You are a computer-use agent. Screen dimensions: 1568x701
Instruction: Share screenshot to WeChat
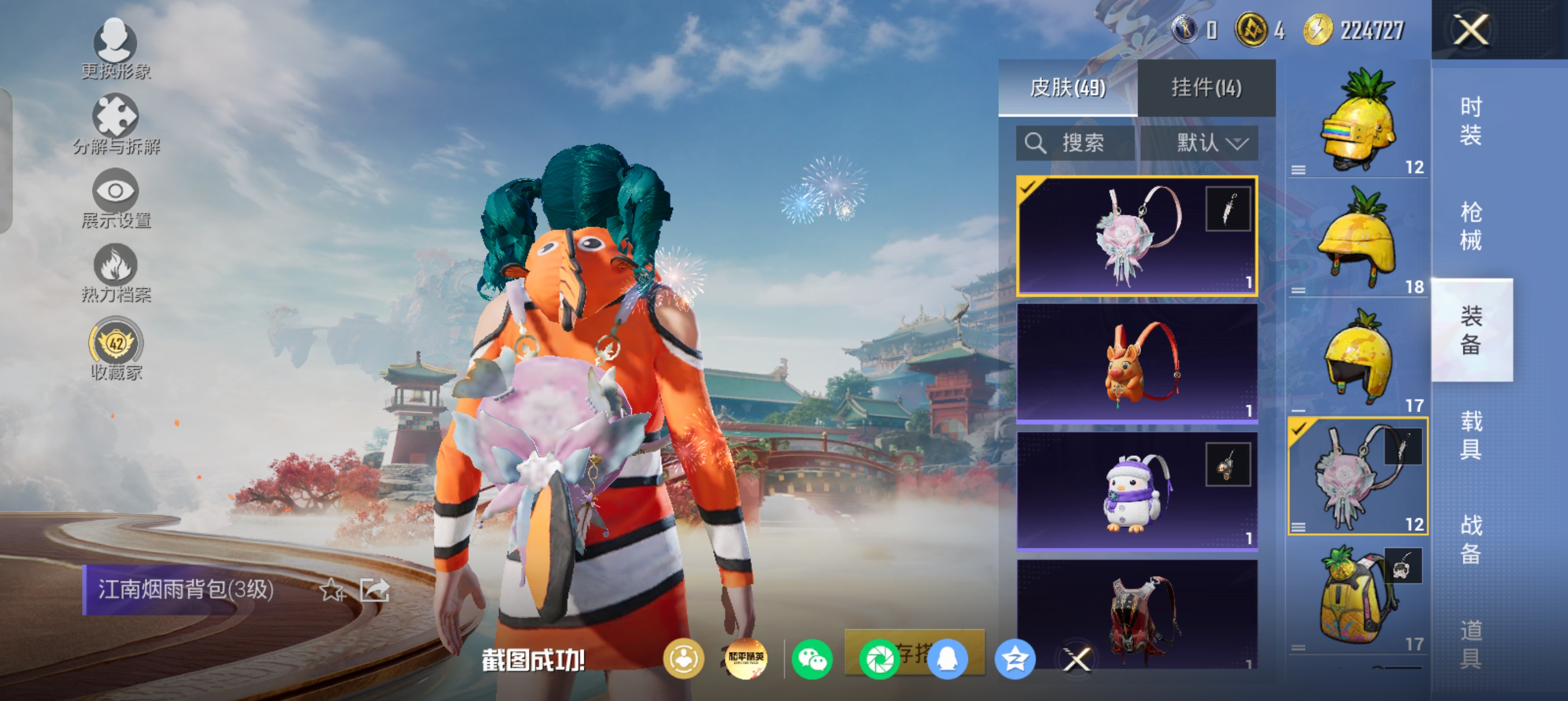coord(812,659)
